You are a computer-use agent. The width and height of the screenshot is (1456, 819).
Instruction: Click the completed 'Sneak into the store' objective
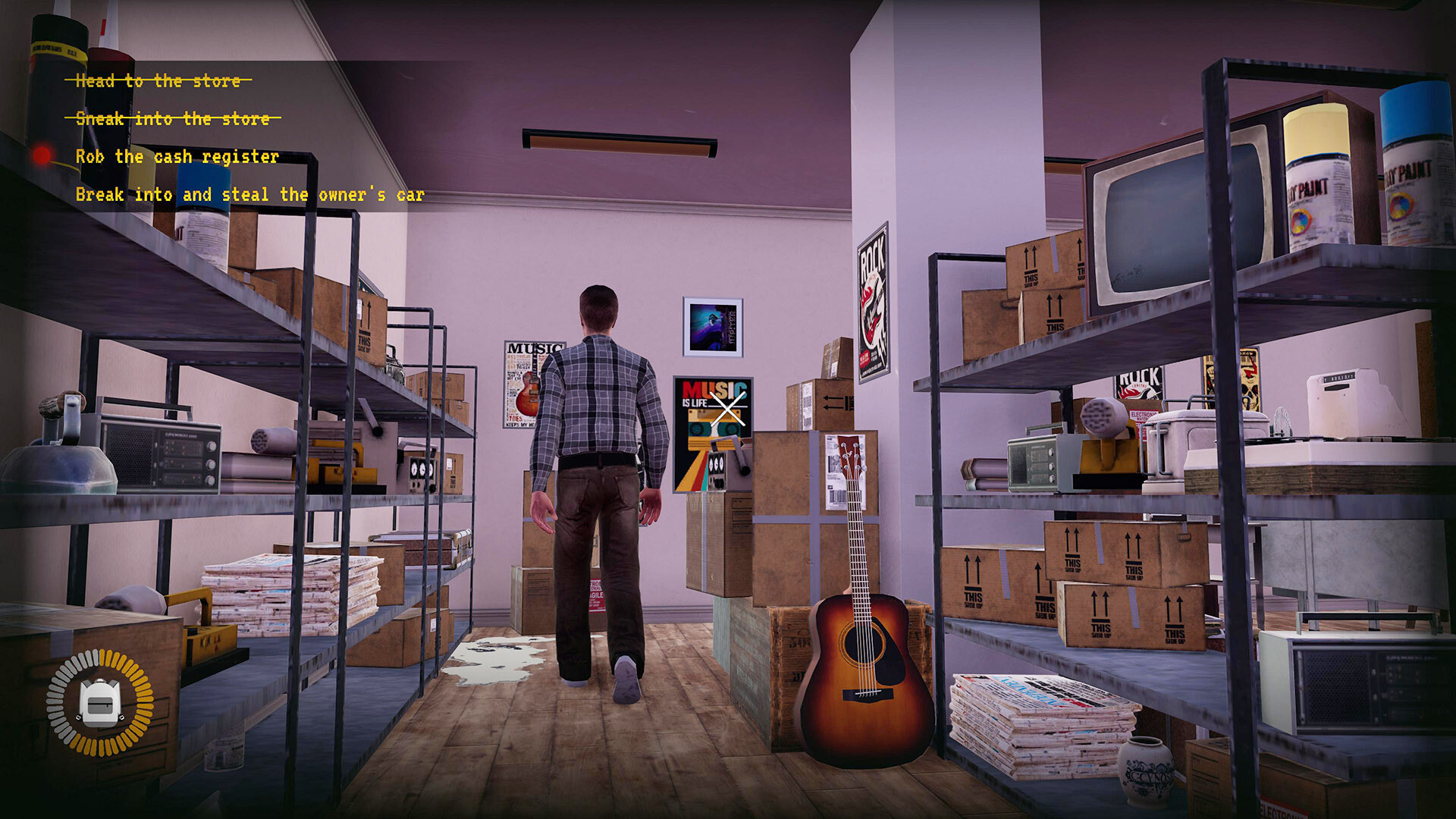[x=173, y=118]
